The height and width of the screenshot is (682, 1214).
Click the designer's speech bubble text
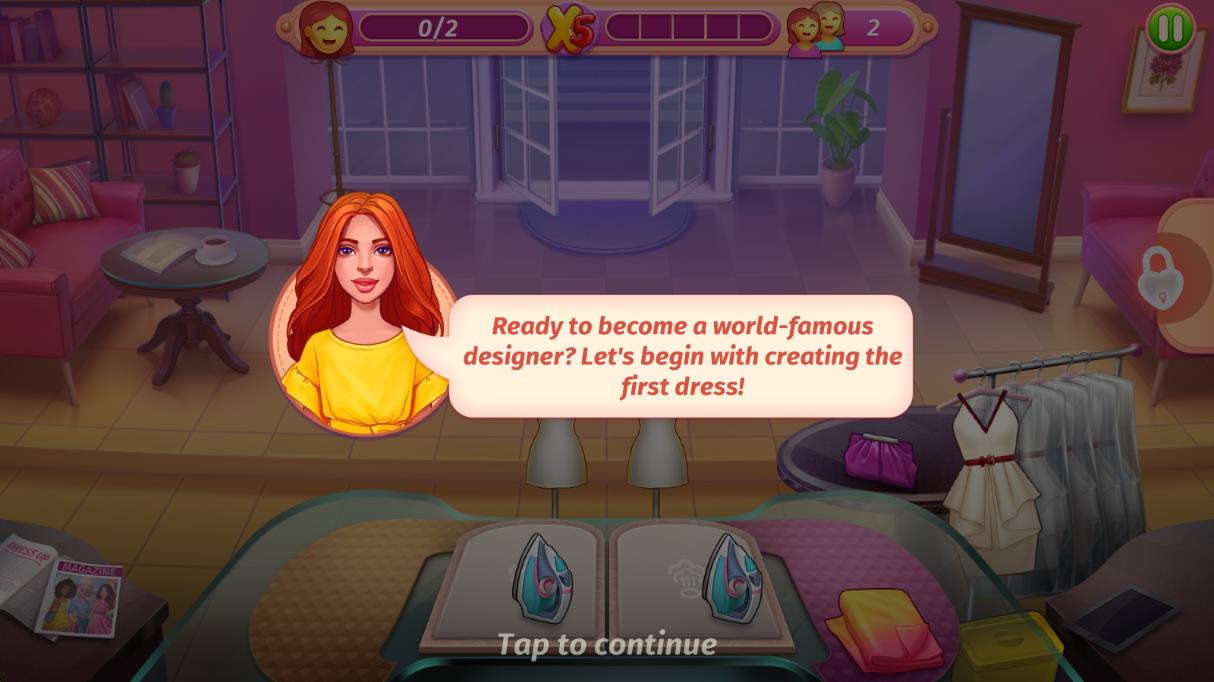(681, 356)
